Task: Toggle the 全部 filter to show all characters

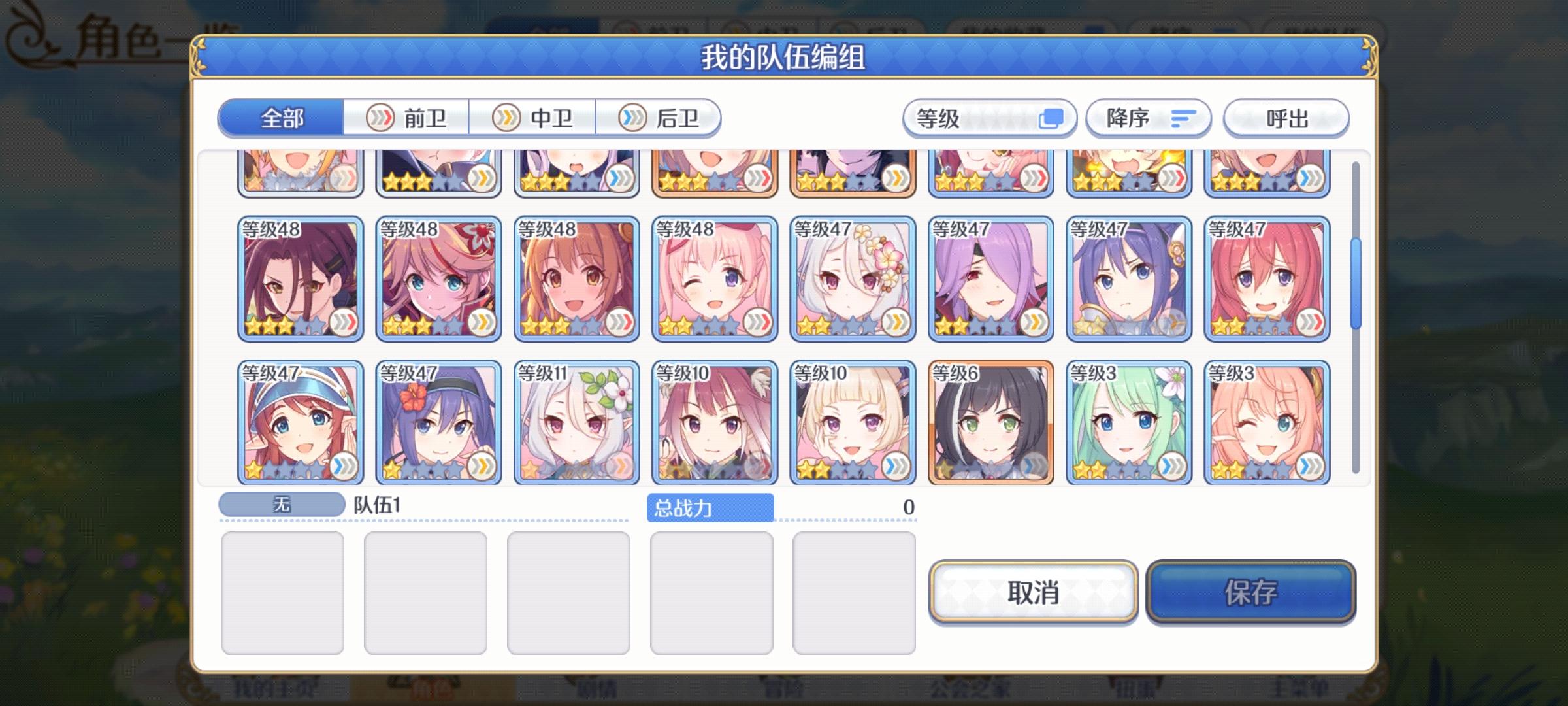Action: tap(282, 118)
